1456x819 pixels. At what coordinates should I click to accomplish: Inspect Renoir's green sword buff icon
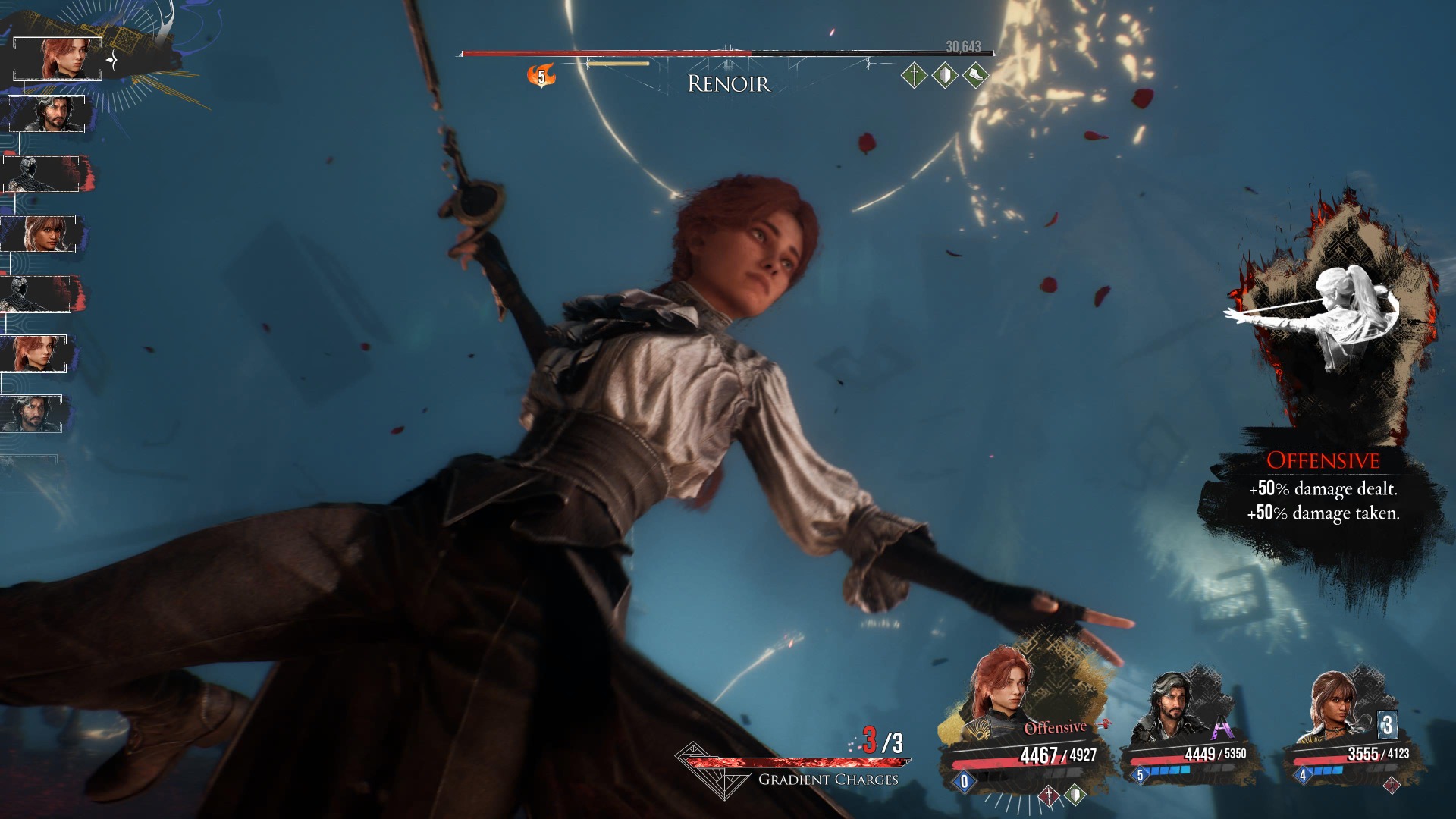pyautogui.click(x=915, y=75)
